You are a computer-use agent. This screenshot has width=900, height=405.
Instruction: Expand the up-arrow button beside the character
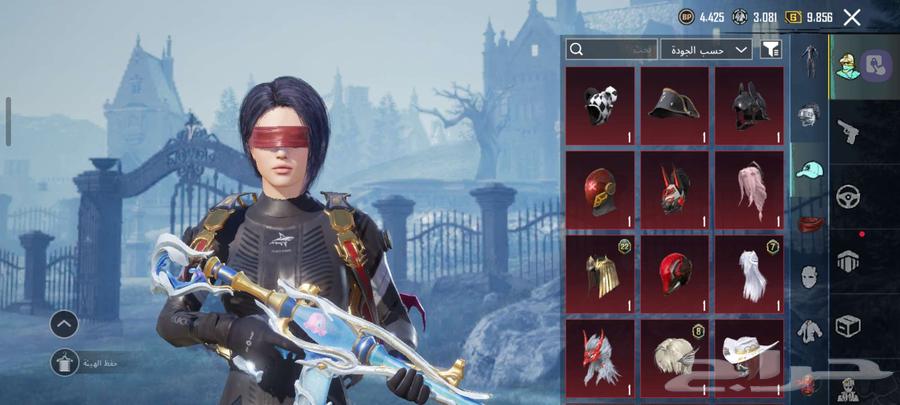64,323
